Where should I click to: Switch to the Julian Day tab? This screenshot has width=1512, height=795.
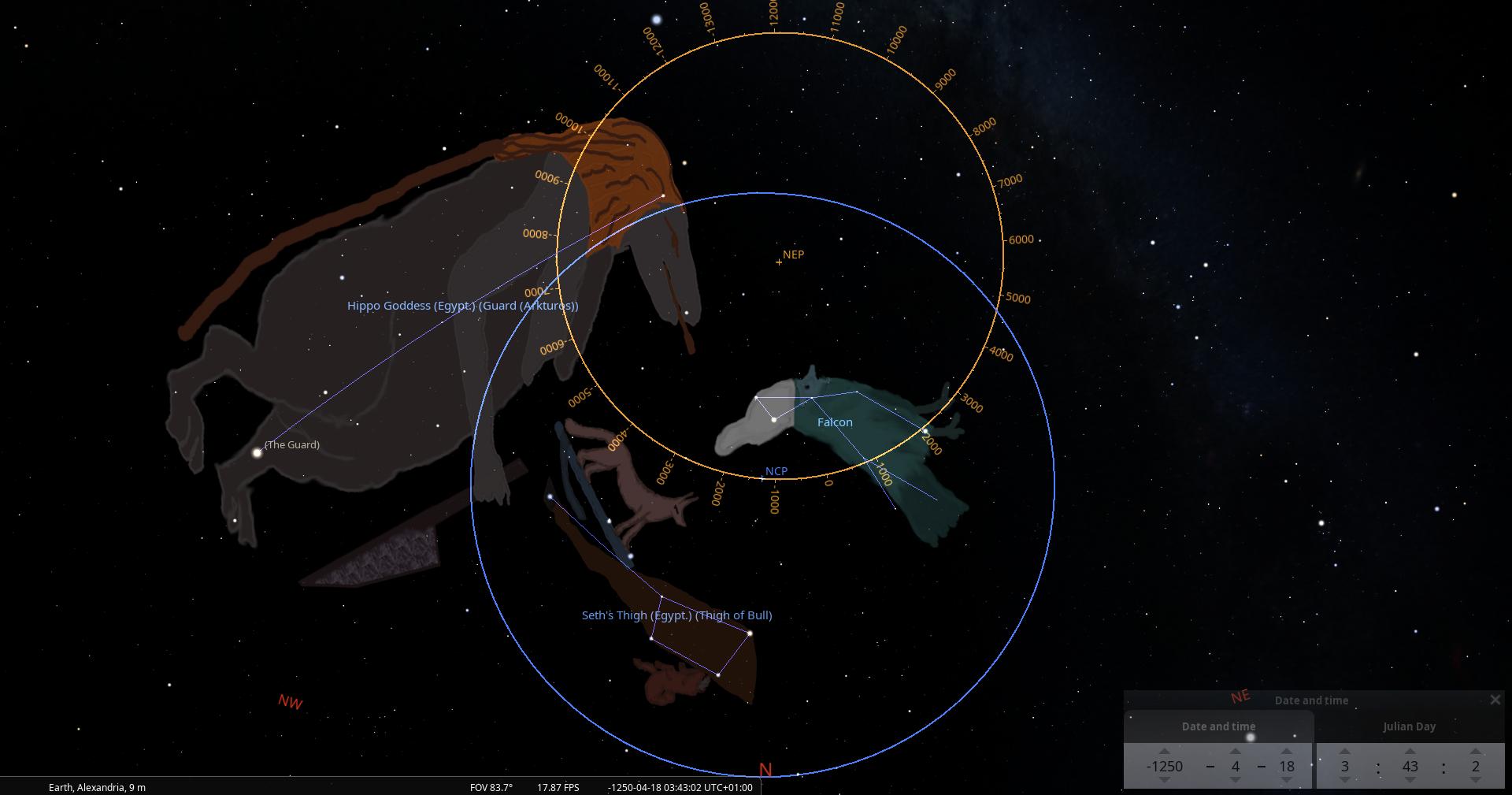(x=1409, y=726)
